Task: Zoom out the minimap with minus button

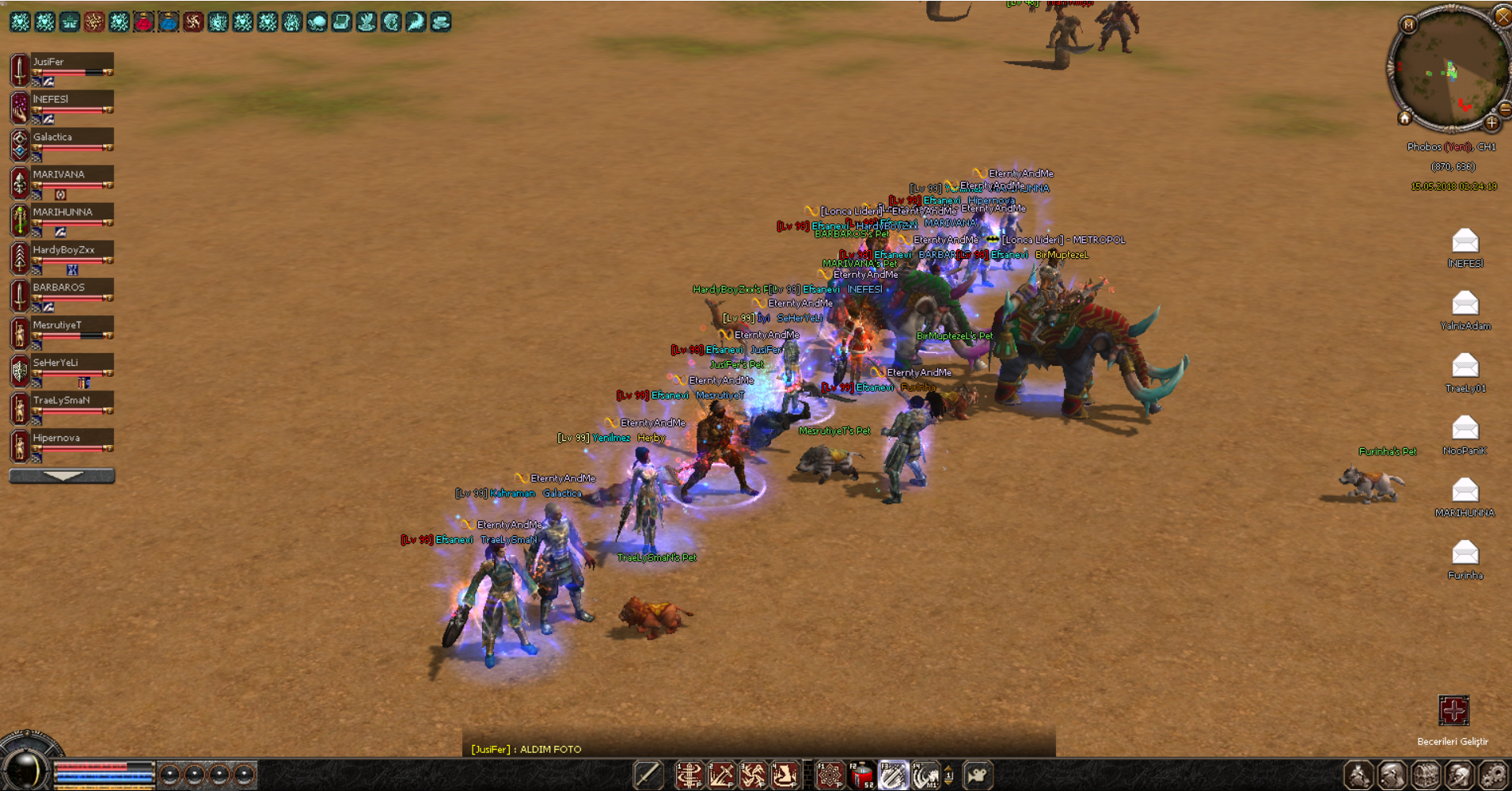Action: coord(1504,108)
